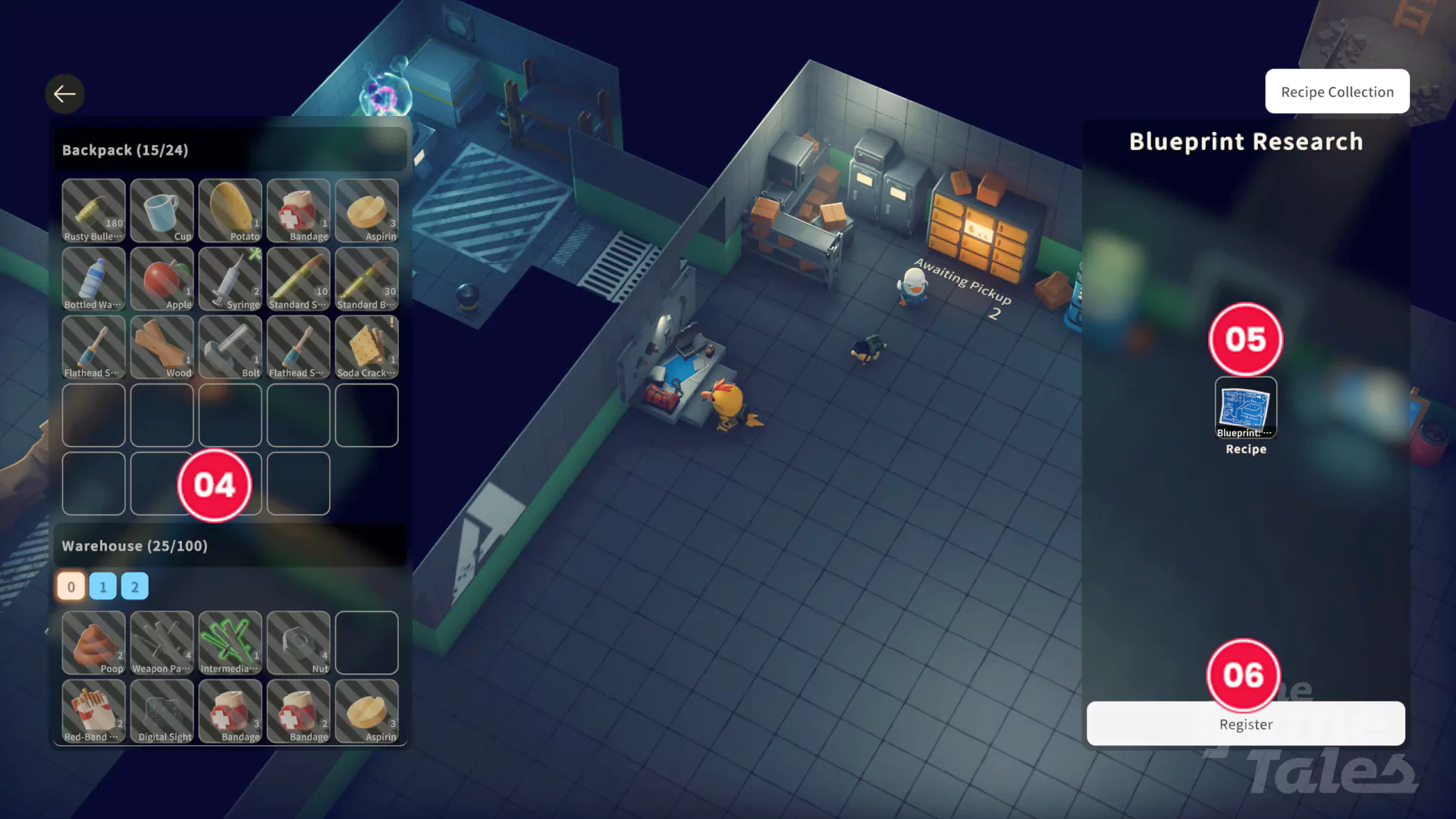Pick the Cup from the backpack
The height and width of the screenshot is (819, 1456).
(x=162, y=210)
